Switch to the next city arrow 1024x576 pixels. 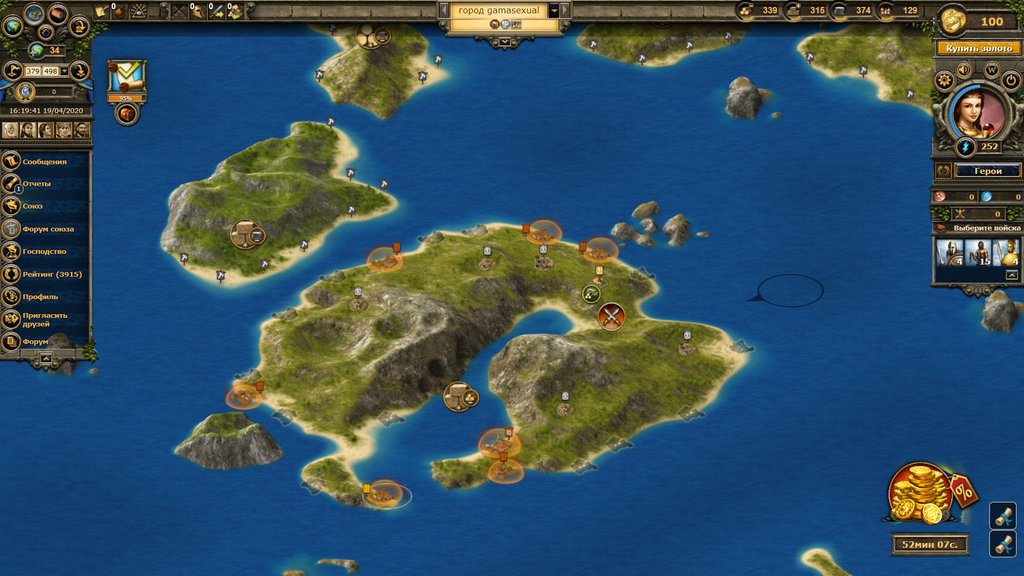click(565, 10)
